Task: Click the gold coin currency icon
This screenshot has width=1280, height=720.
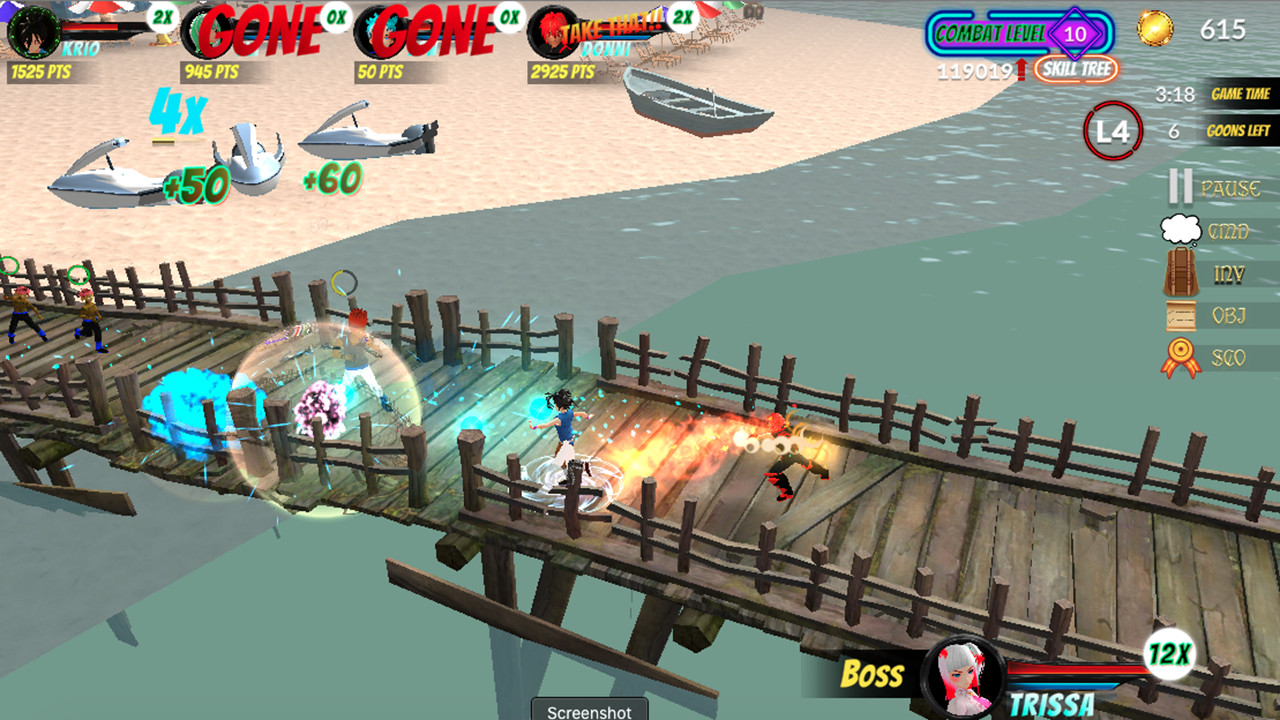Action: coord(1156,30)
